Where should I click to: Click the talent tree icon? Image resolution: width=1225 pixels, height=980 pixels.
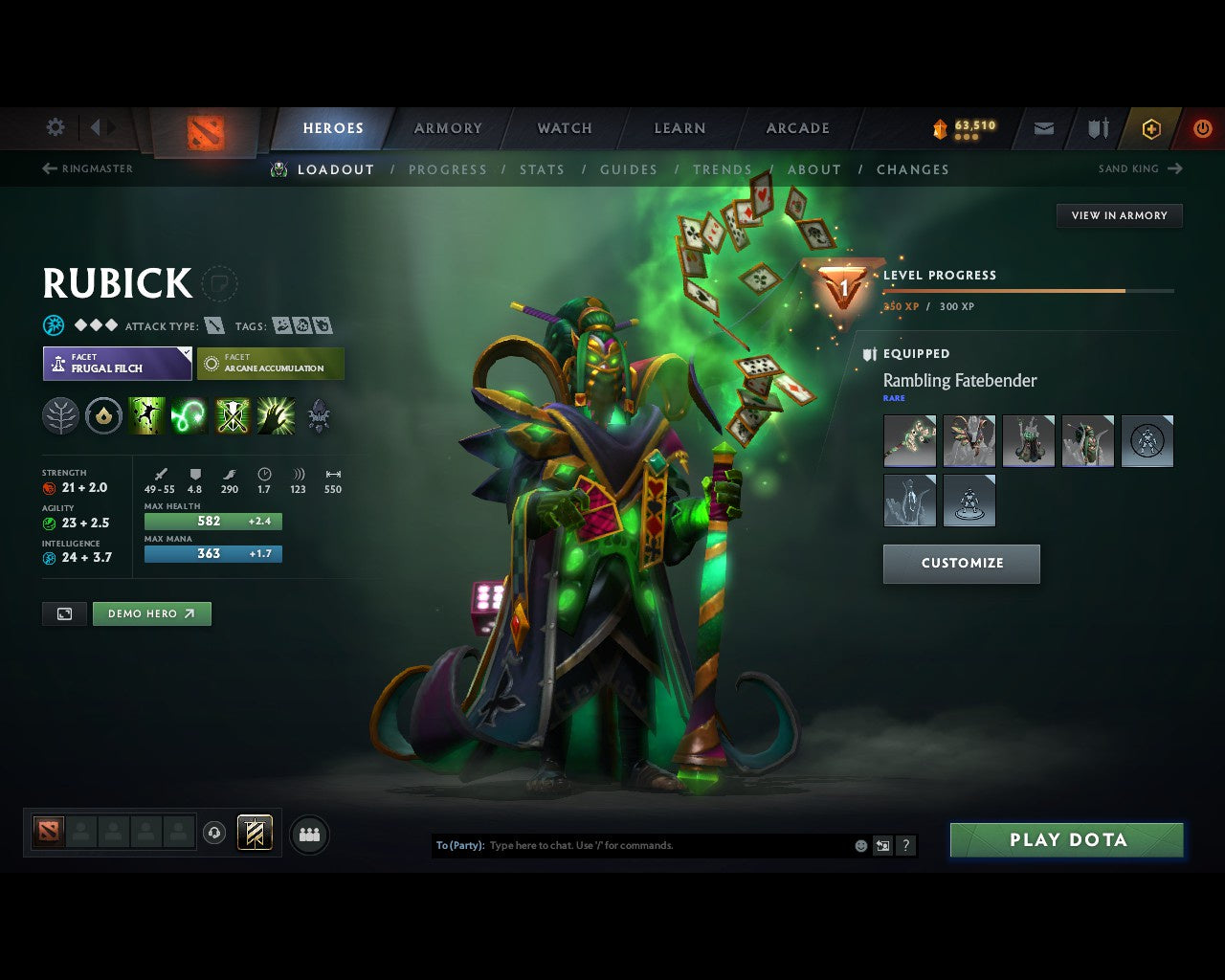pyautogui.click(x=60, y=415)
